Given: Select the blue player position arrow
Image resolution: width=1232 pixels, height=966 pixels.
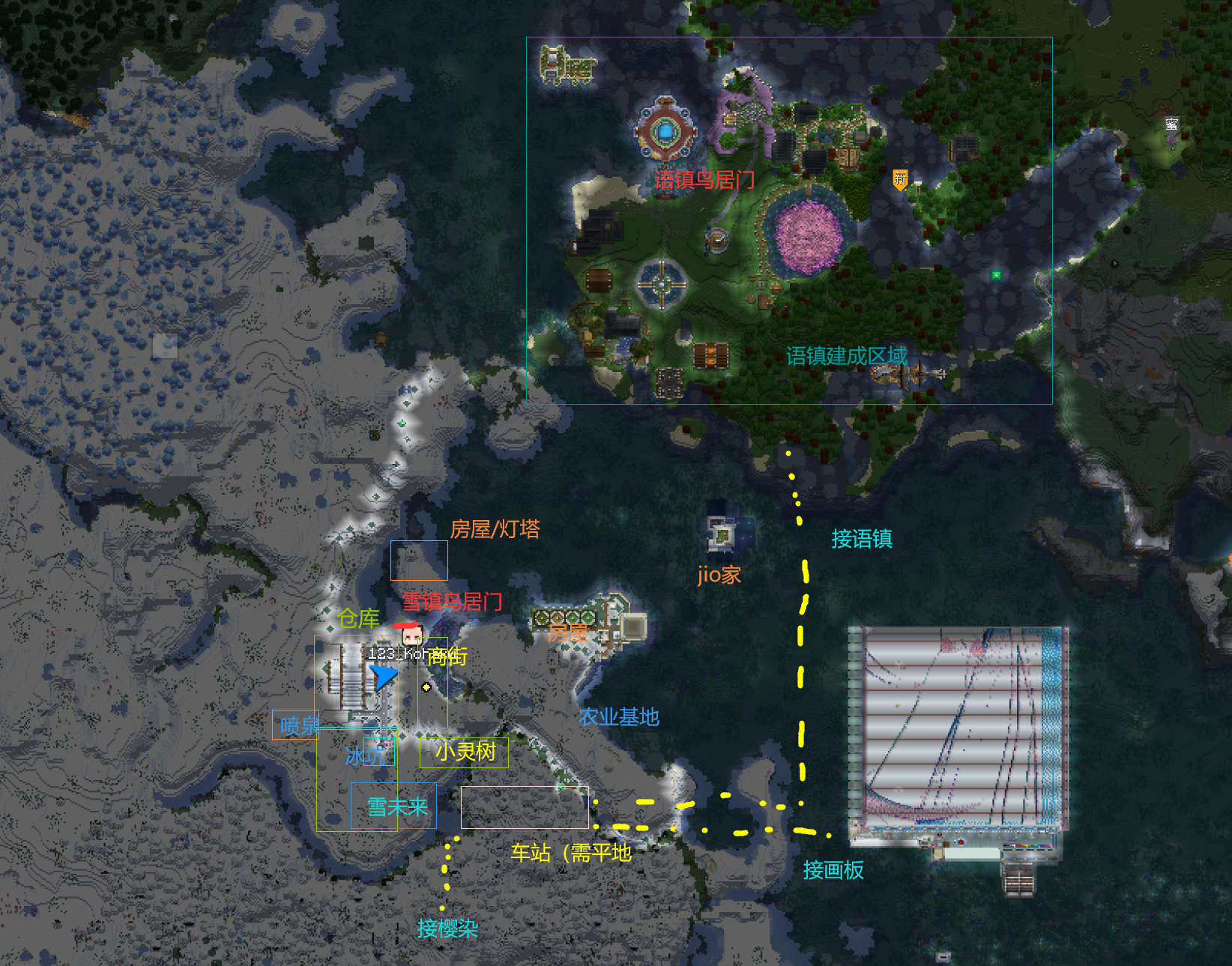Looking at the screenshot, I should point(384,676).
